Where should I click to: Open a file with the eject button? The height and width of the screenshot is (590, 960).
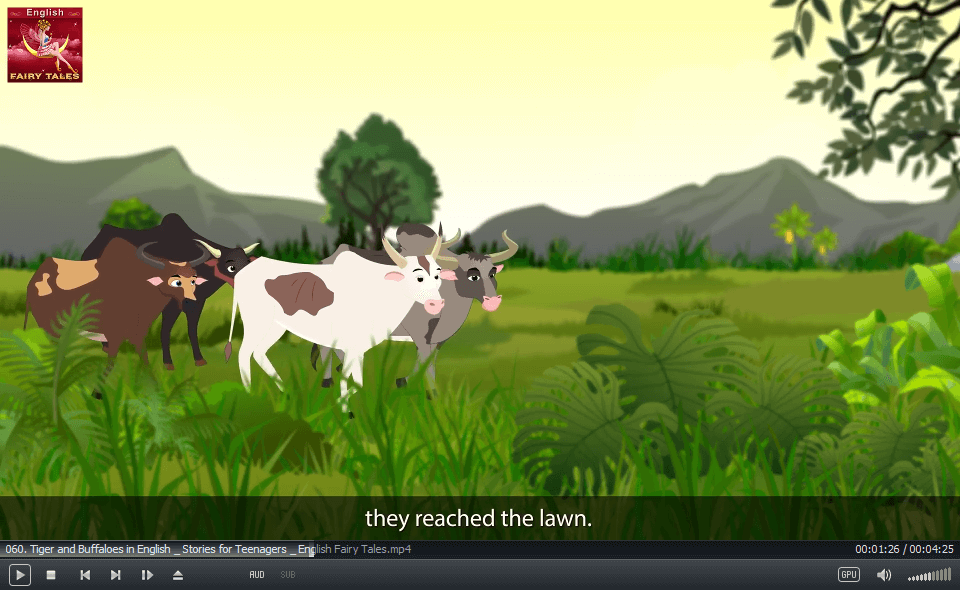click(178, 575)
